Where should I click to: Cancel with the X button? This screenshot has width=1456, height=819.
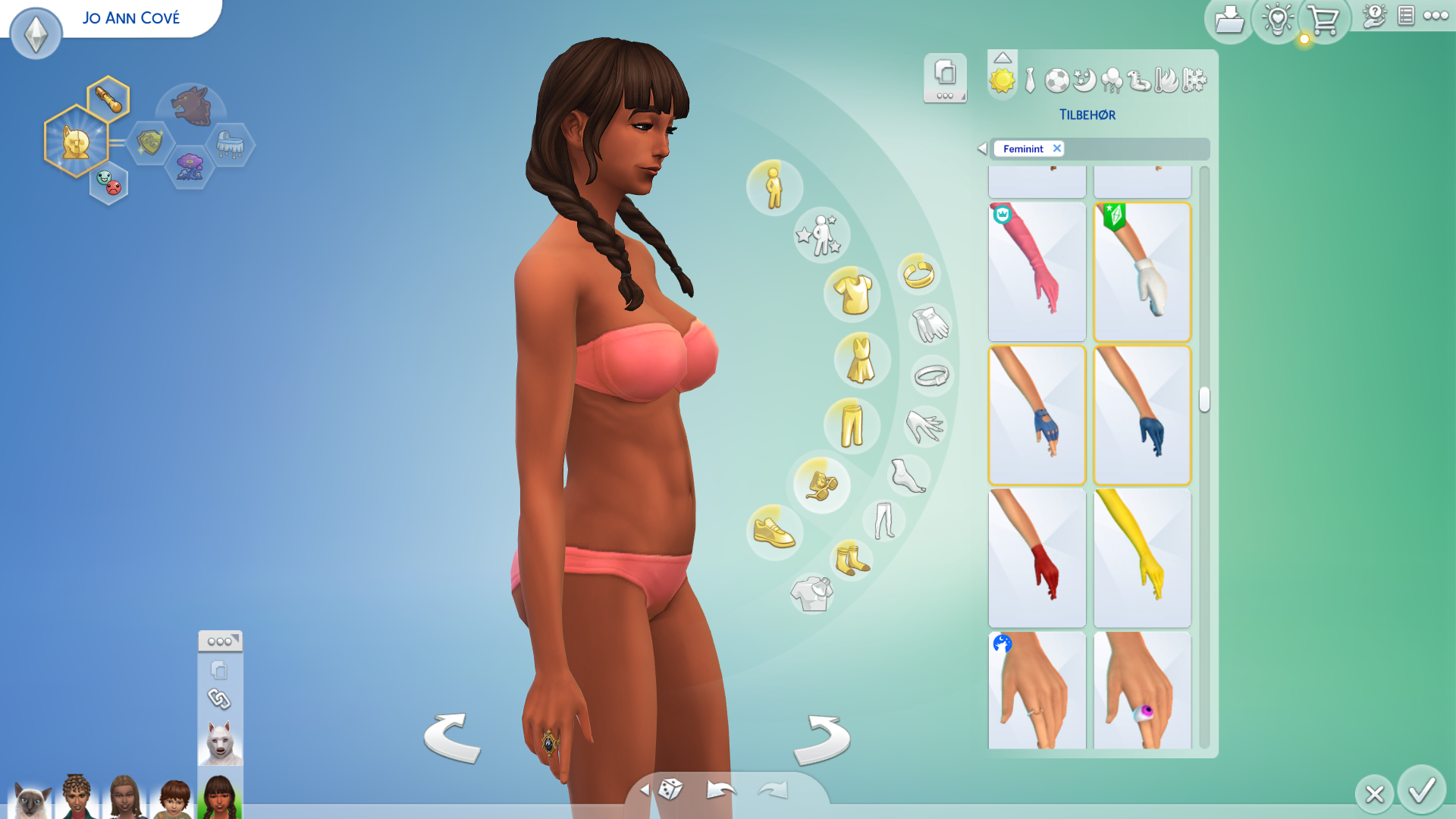tap(1374, 794)
